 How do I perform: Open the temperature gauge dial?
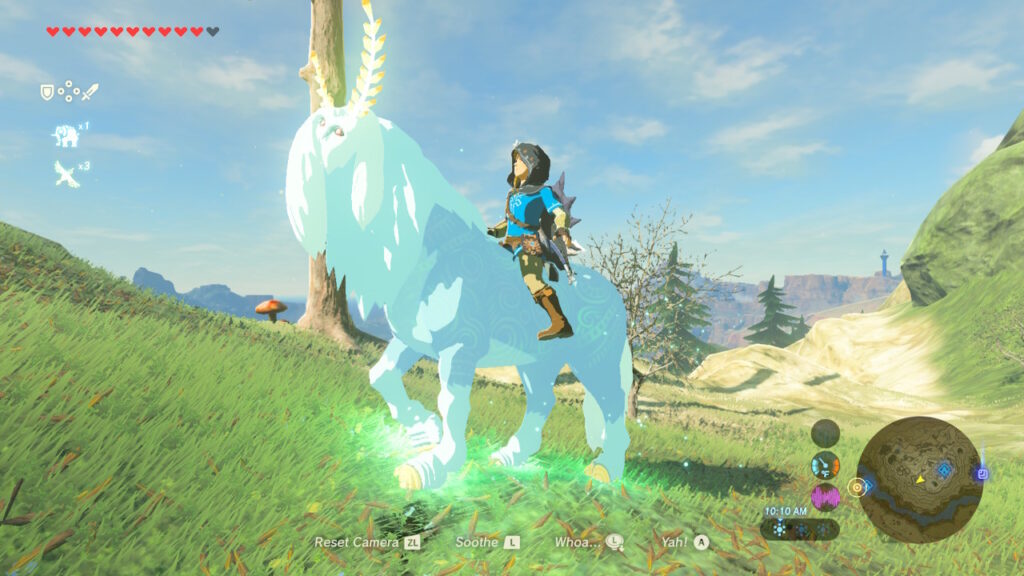tap(825, 465)
